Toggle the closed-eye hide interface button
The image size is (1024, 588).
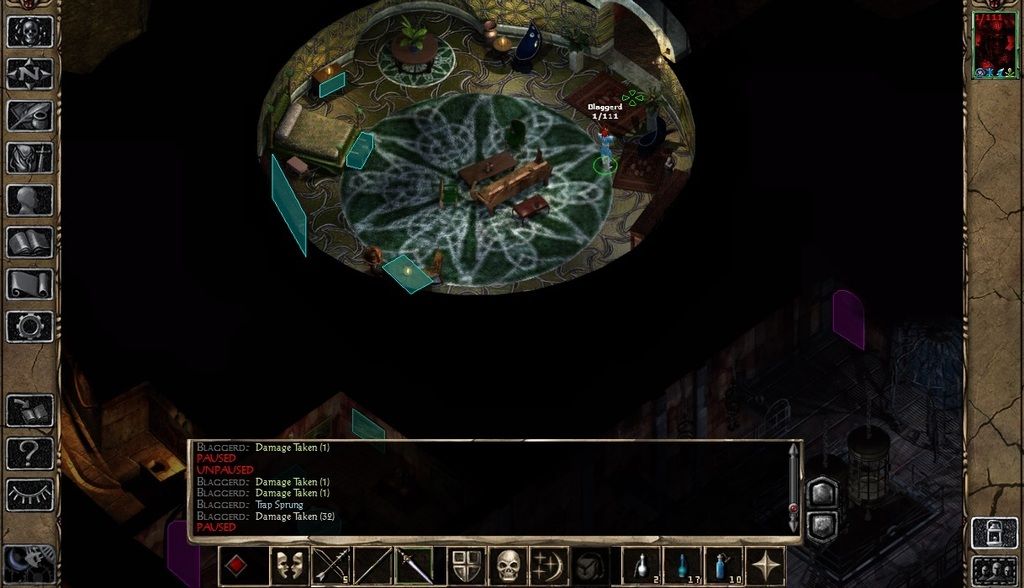(30, 494)
